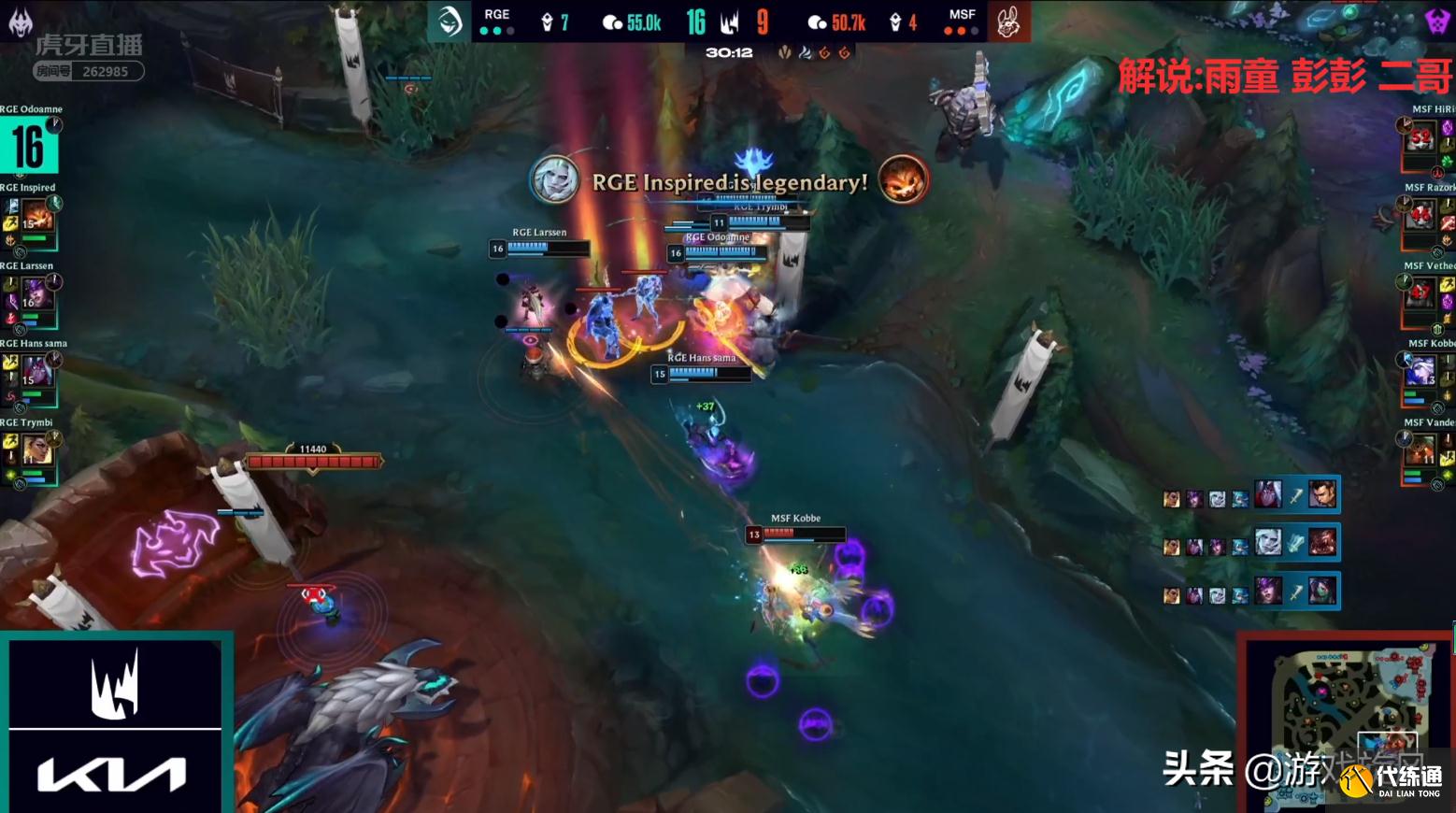Click the match timer showing 30:12
1456x813 pixels.
pyautogui.click(x=731, y=52)
